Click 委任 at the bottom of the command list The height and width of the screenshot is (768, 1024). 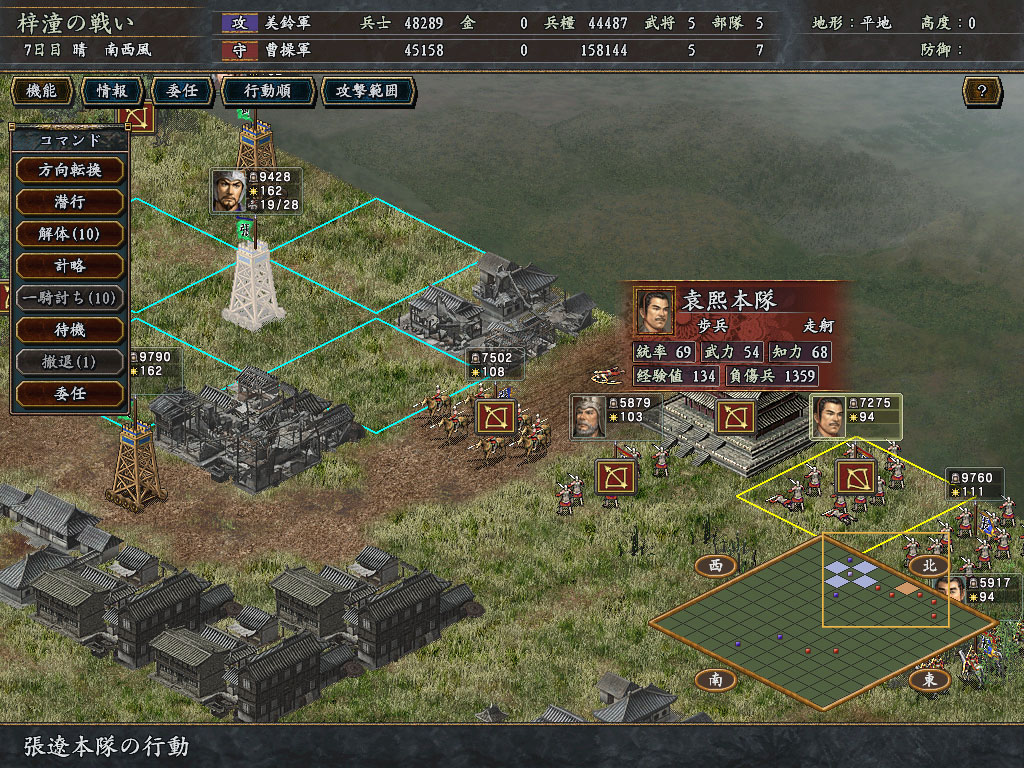[70, 393]
